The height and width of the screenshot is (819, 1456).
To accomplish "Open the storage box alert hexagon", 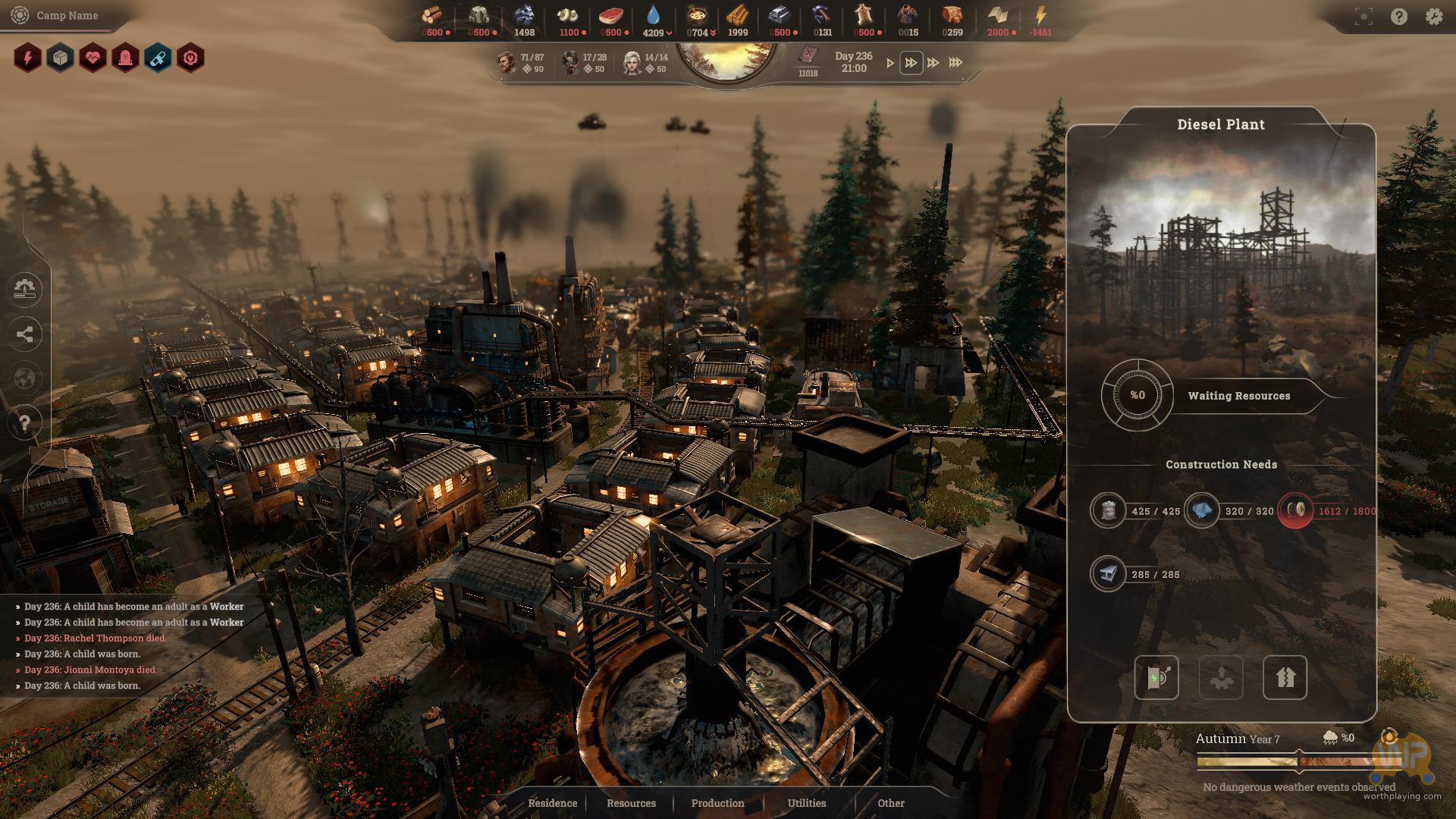I will (61, 58).
